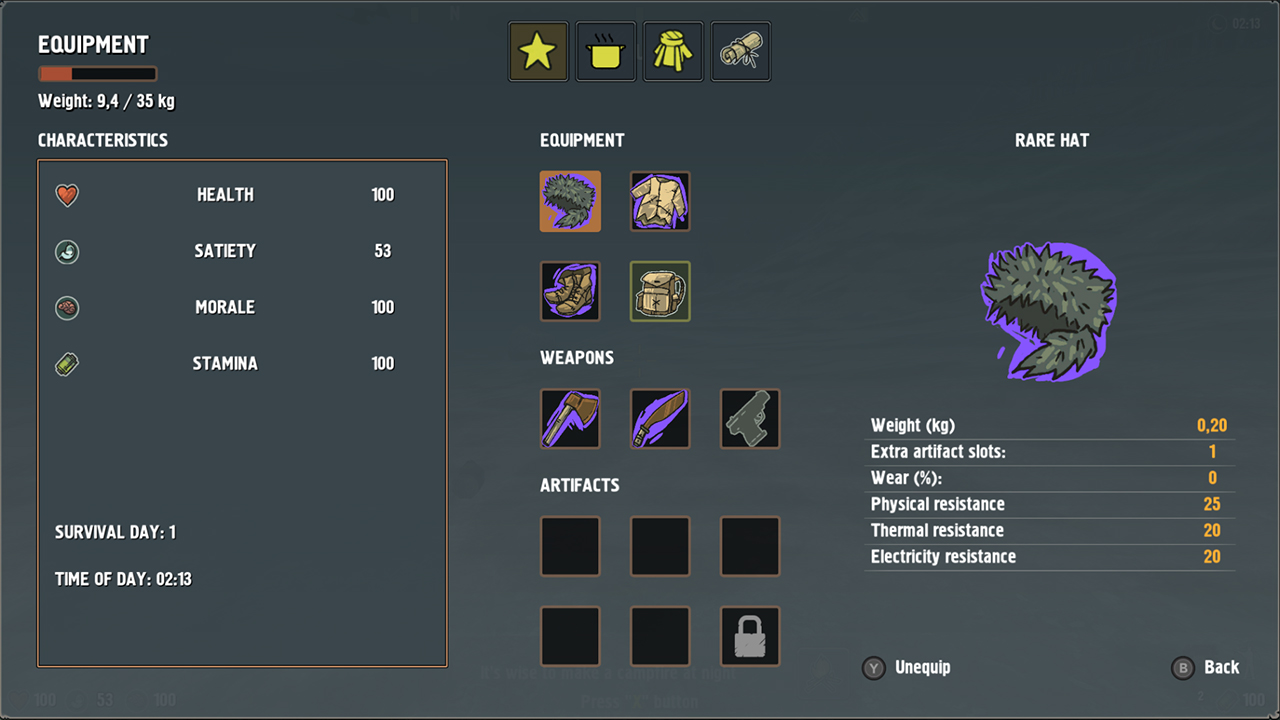Screen dimensions: 1280x720
Task: Select the equipped rare hat slot
Action: [x=570, y=201]
